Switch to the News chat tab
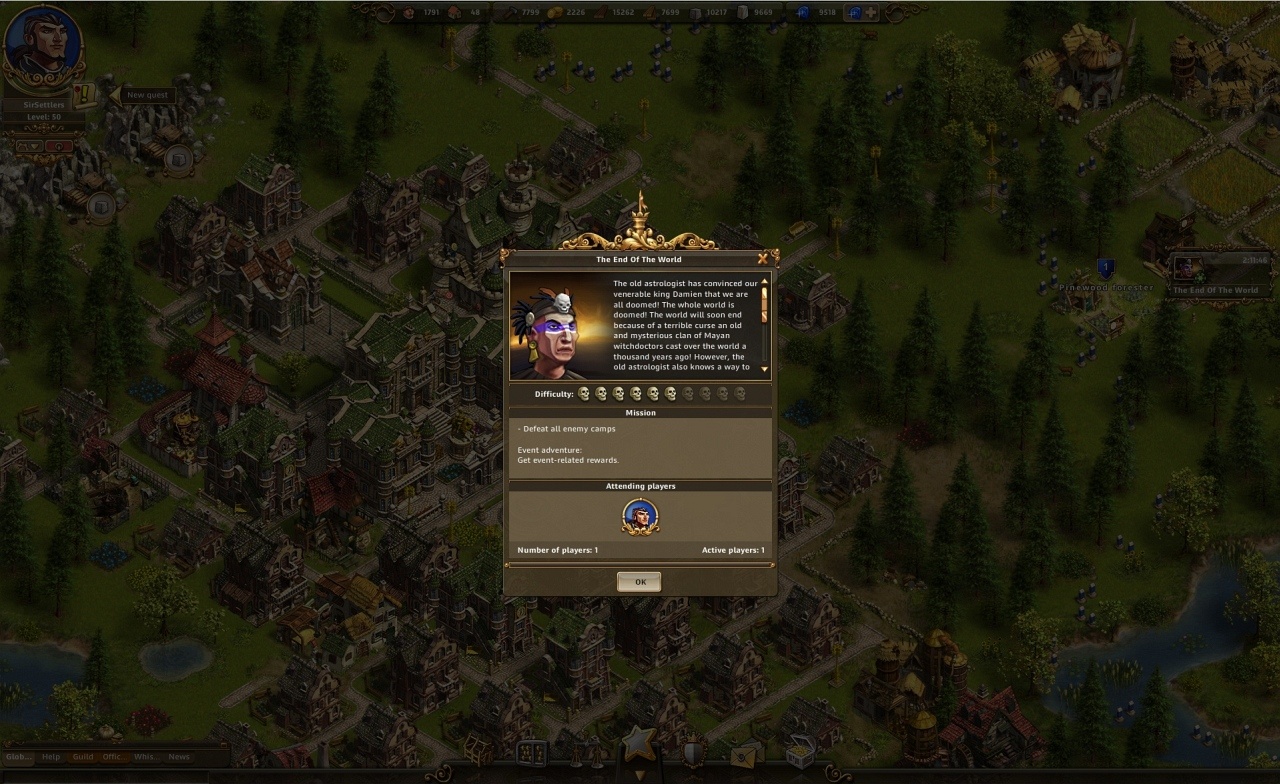The height and width of the screenshot is (784, 1280). (x=178, y=757)
